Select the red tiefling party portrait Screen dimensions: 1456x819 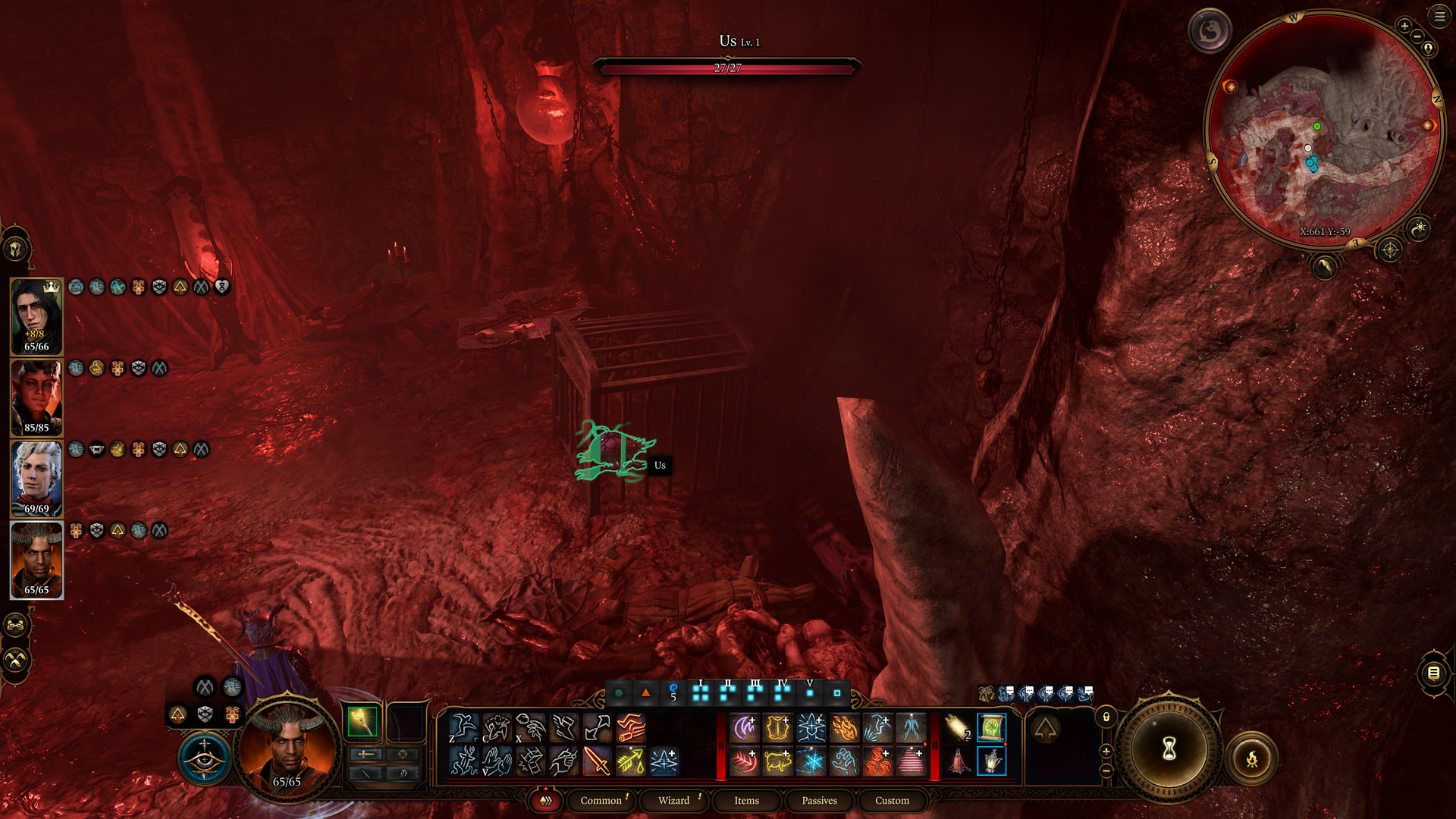(x=36, y=397)
